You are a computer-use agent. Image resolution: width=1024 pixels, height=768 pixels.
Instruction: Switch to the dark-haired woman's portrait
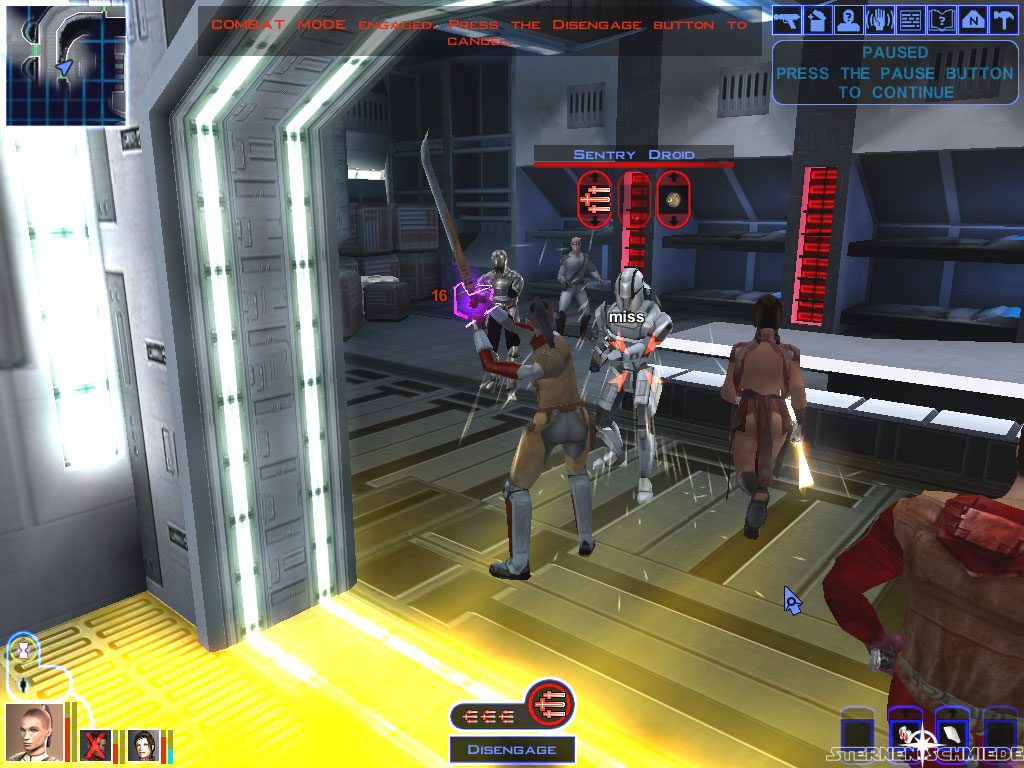143,745
